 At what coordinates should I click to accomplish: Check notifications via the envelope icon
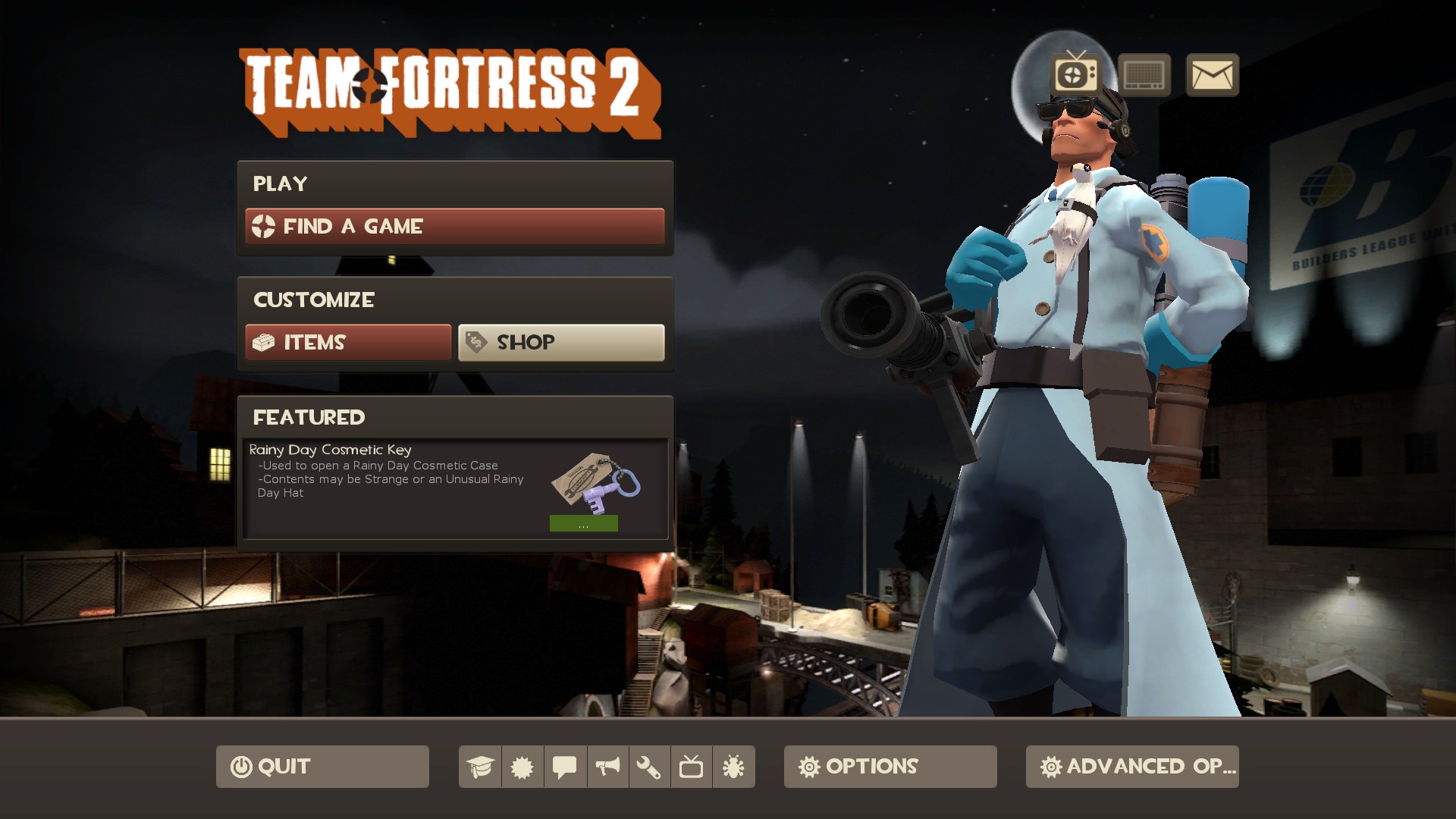point(1211,75)
